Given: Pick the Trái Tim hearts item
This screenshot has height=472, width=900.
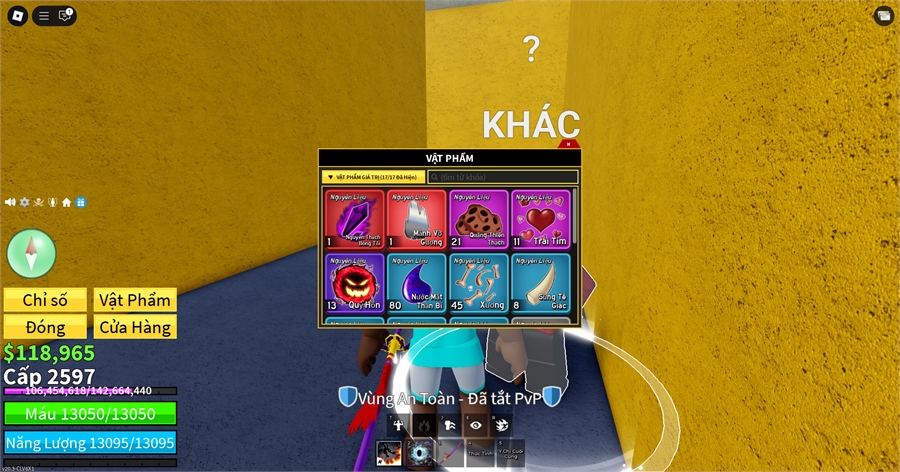Looking at the screenshot, I should [x=540, y=219].
